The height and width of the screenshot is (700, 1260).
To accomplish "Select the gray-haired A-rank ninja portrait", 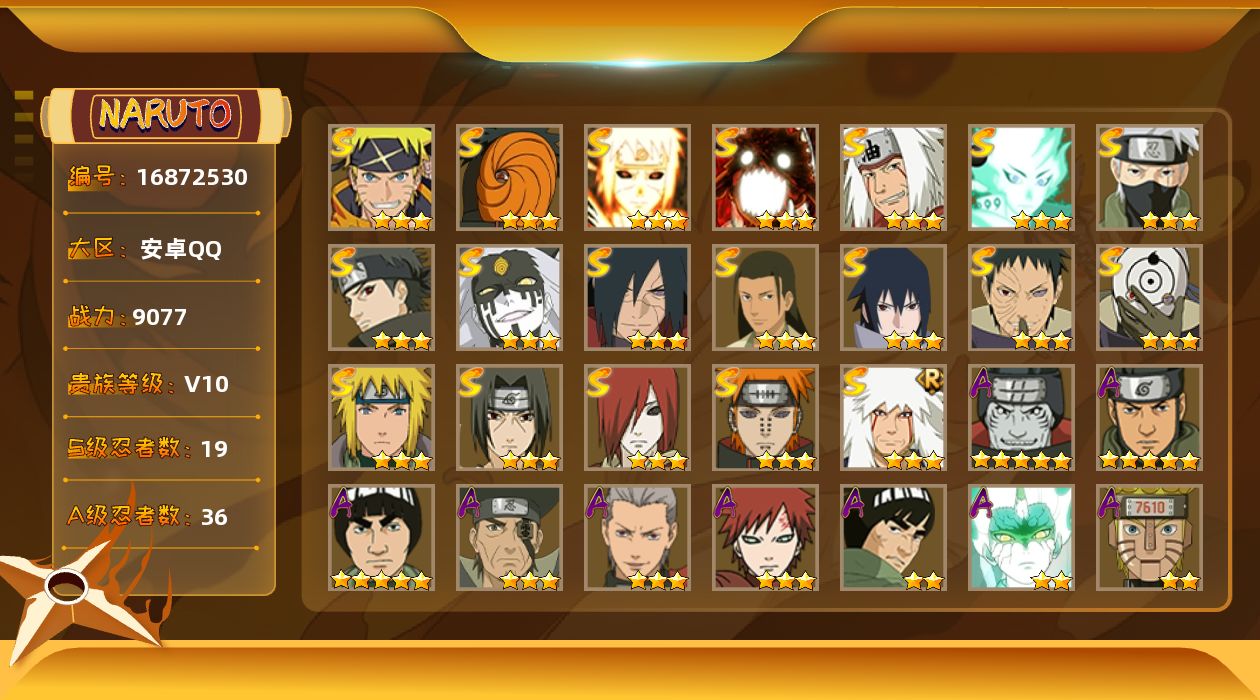I will [x=637, y=537].
